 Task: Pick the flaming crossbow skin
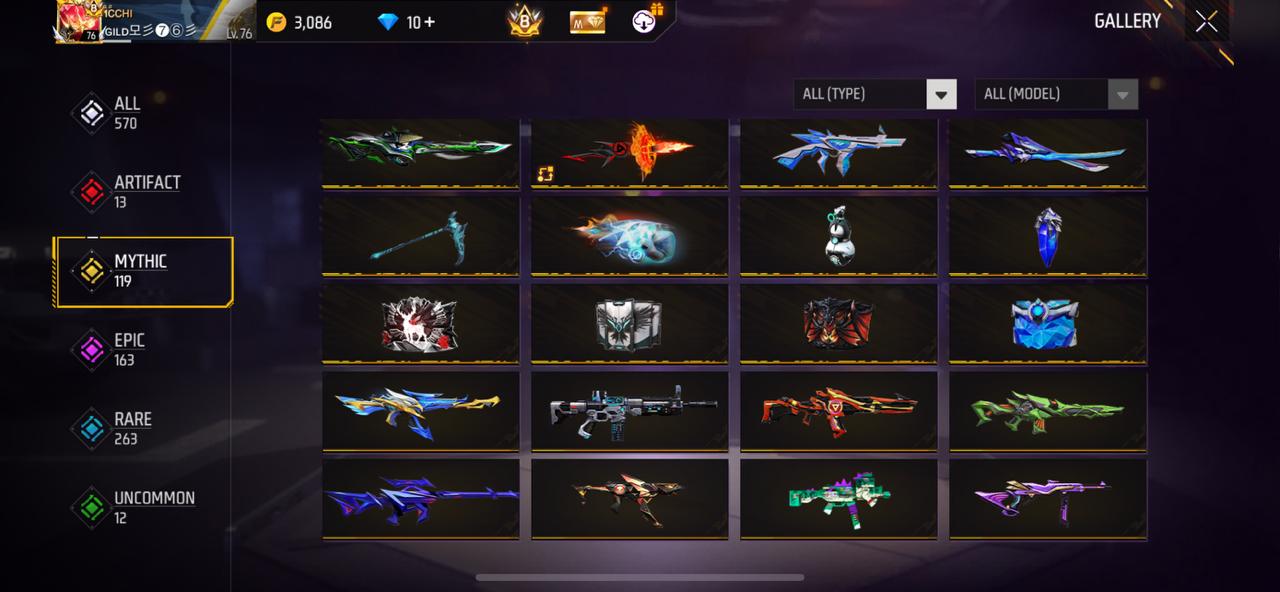tap(629, 152)
